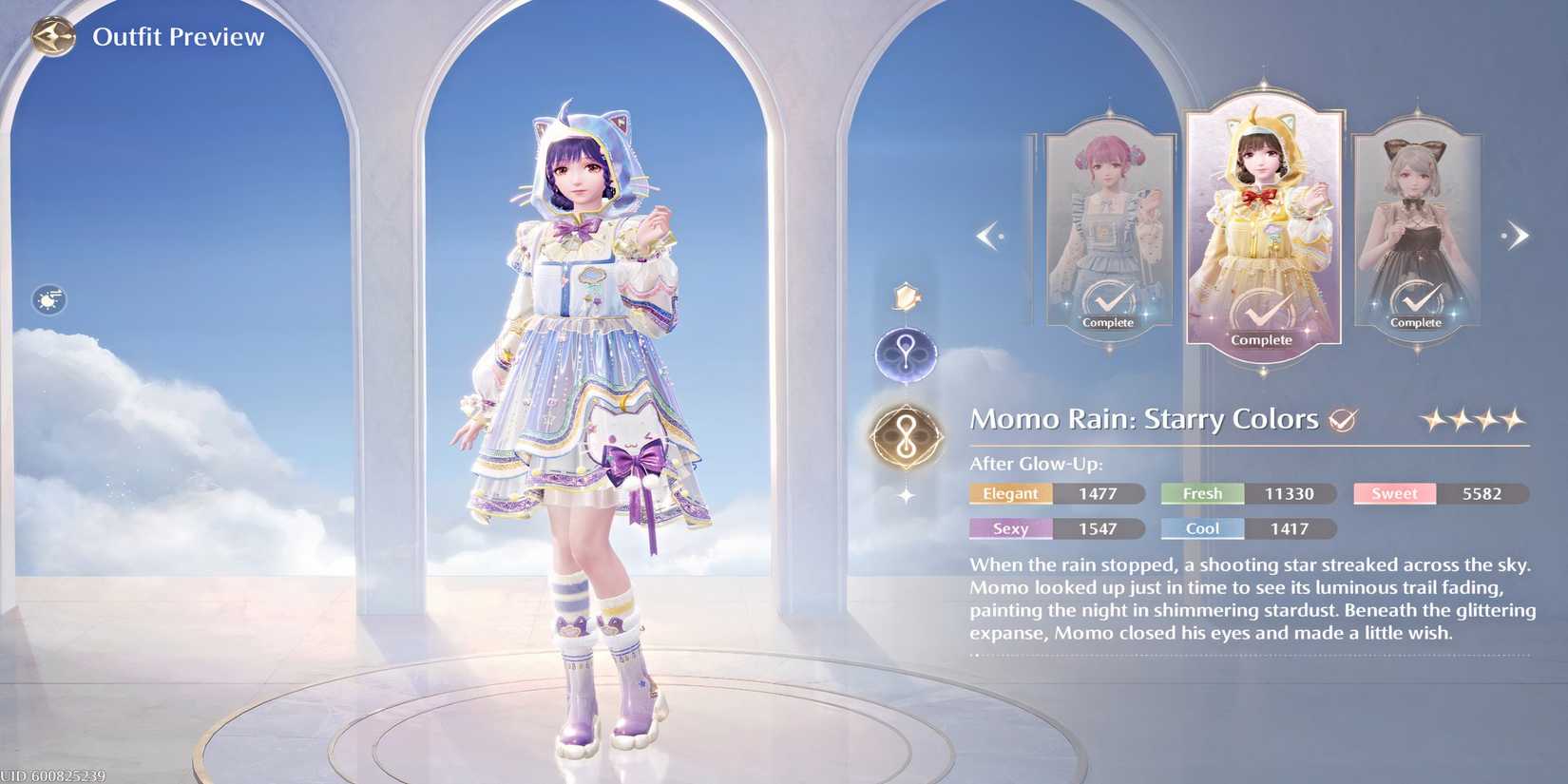Open the lighting settings icon on the left
1568x784 pixels.
pyautogui.click(x=47, y=299)
